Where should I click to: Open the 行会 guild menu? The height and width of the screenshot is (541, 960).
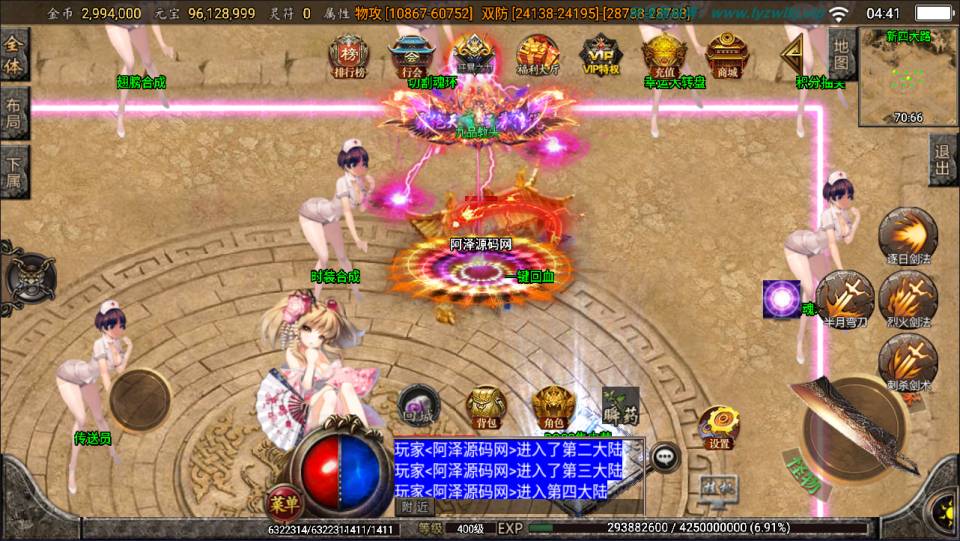point(410,55)
